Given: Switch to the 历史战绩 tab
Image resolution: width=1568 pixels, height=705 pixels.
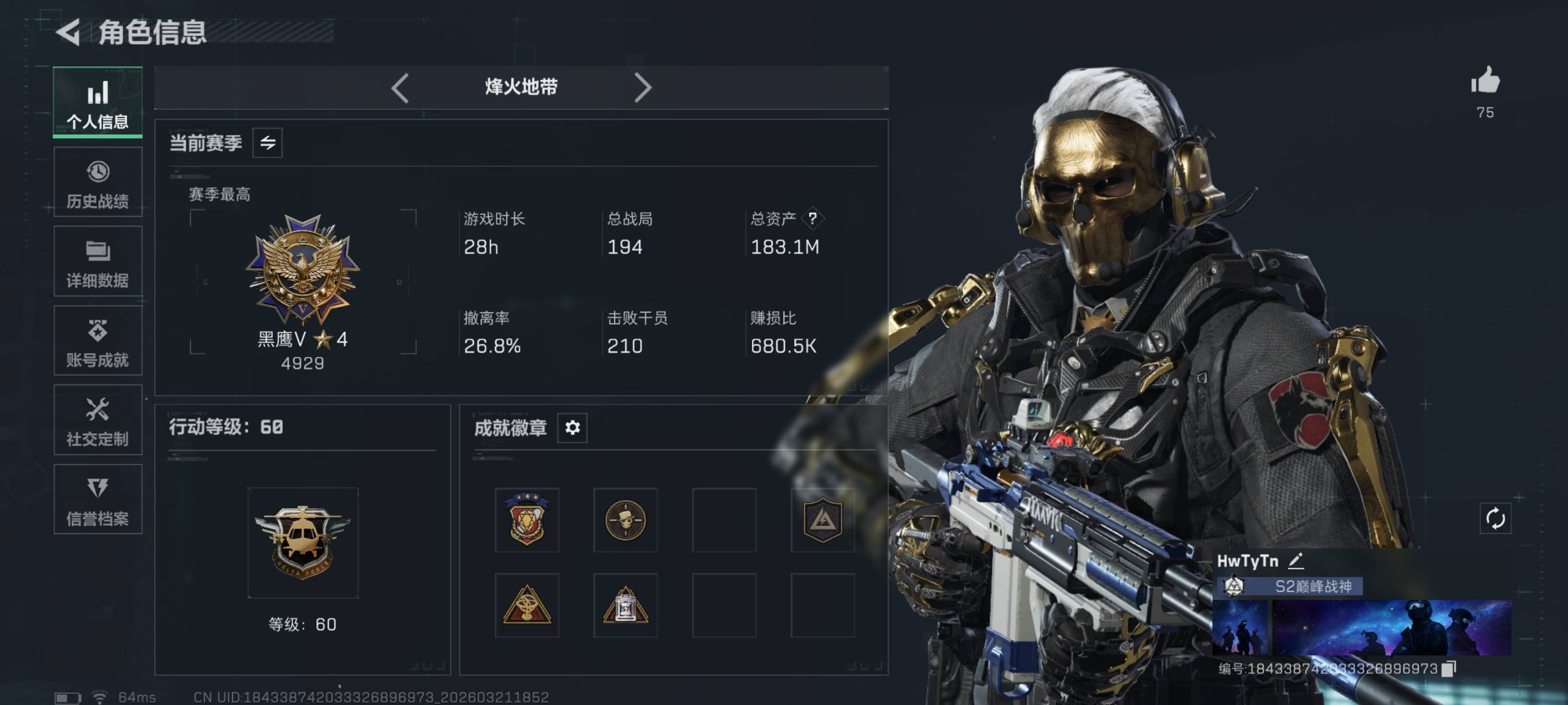Looking at the screenshot, I should point(97,182).
